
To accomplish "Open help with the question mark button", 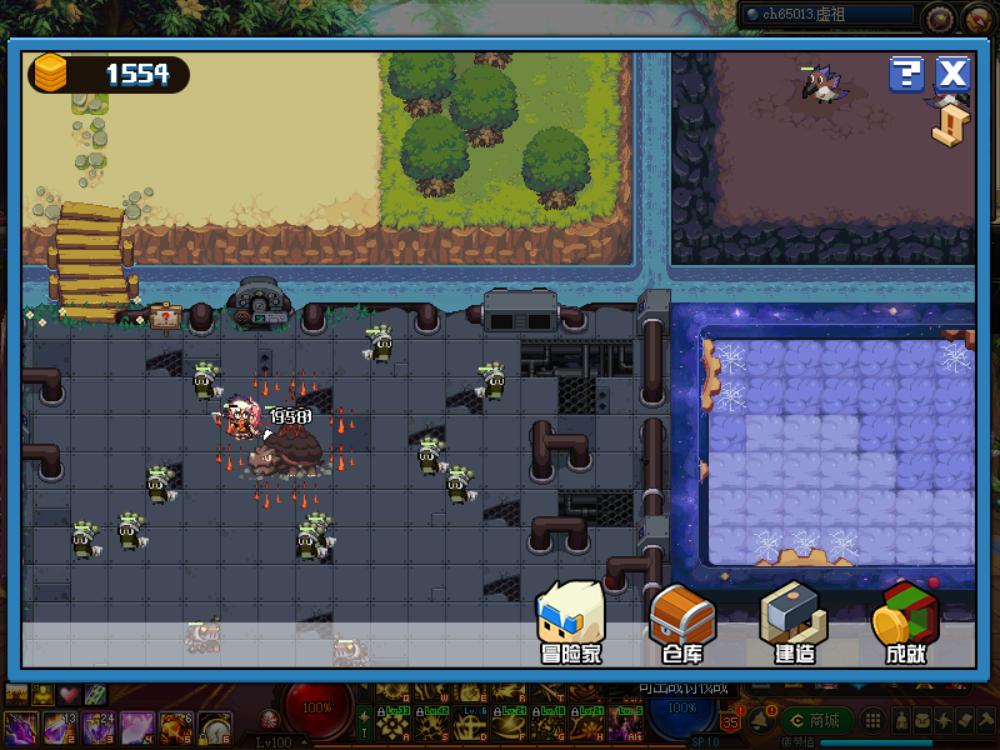I will tap(906, 74).
